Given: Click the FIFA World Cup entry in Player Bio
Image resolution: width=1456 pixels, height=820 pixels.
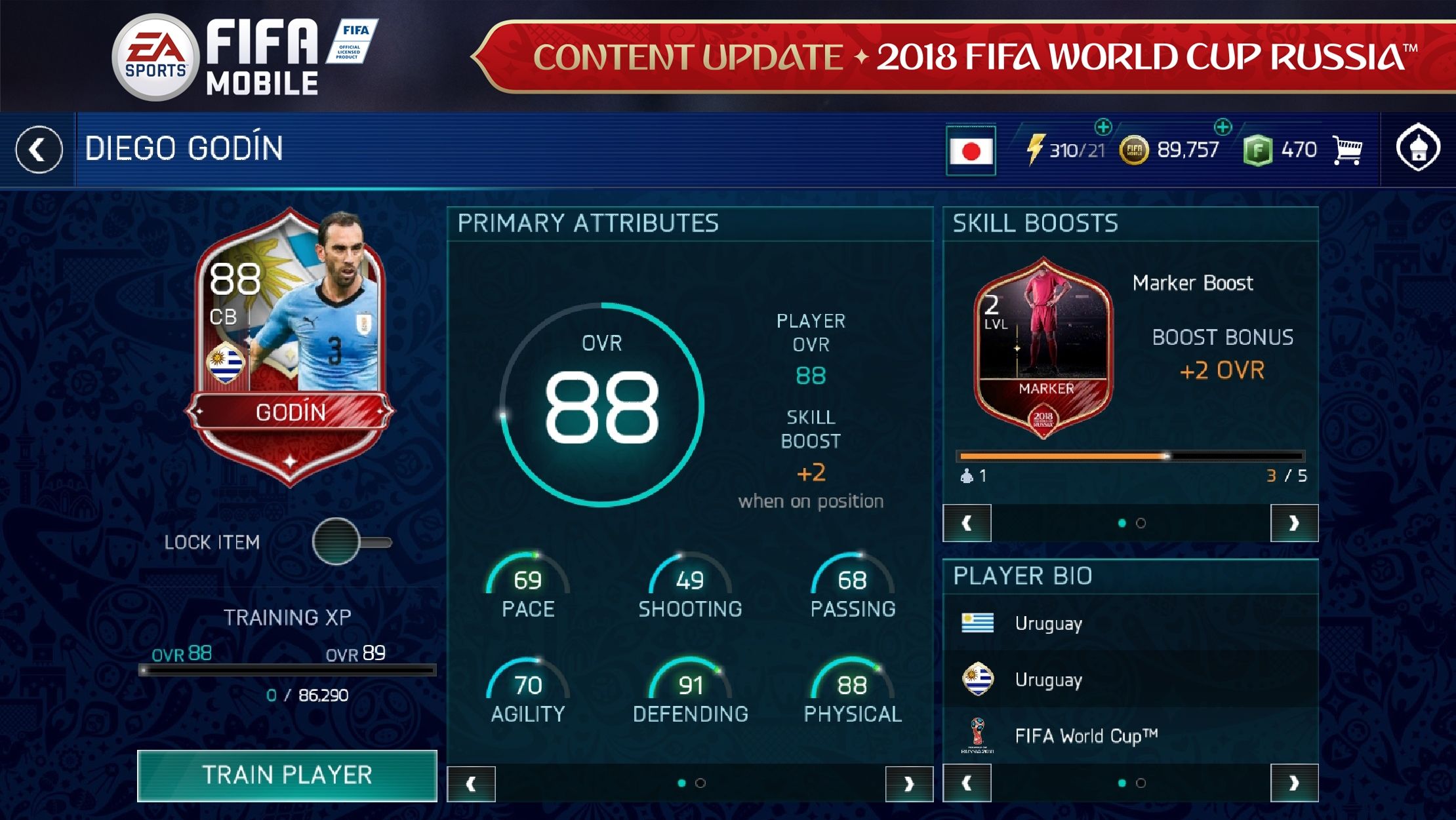Looking at the screenshot, I should tap(1085, 735).
